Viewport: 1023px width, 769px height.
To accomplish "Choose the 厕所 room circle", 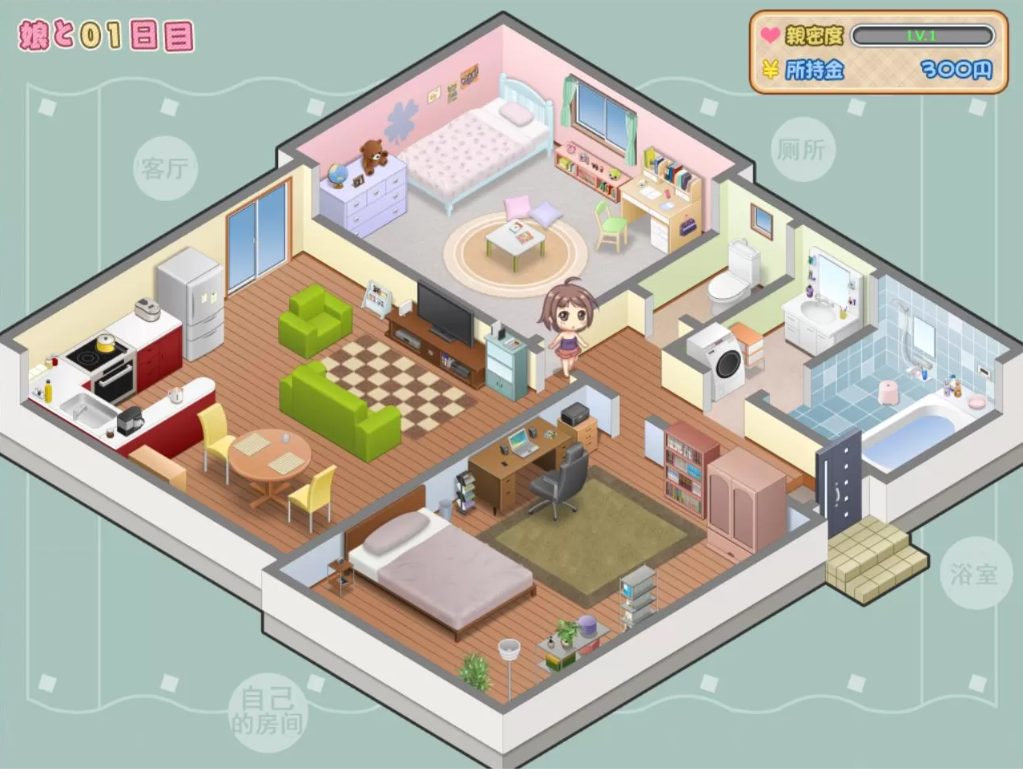I will click(803, 151).
